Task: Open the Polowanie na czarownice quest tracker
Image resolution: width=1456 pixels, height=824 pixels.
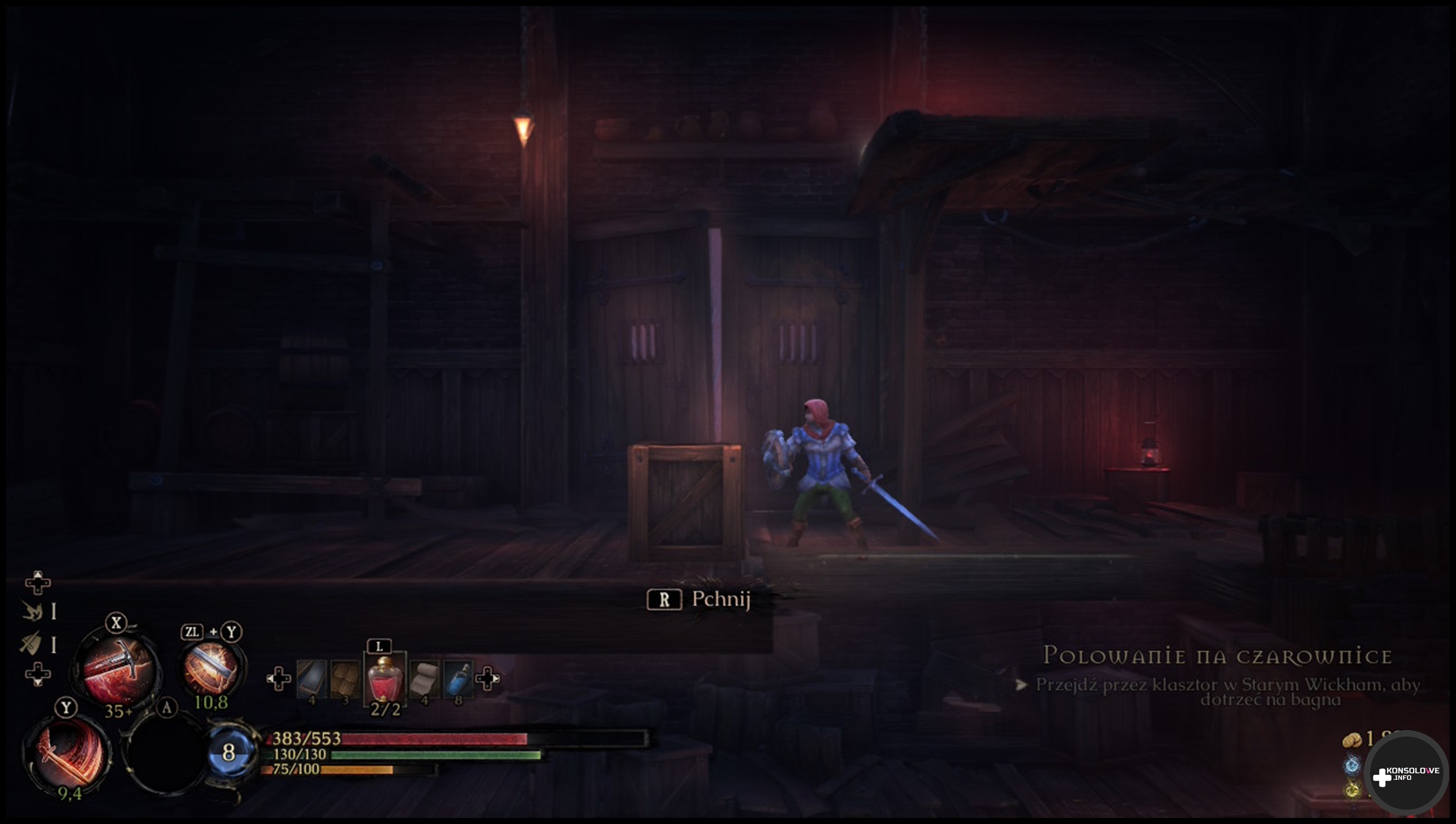Action: point(1217,656)
